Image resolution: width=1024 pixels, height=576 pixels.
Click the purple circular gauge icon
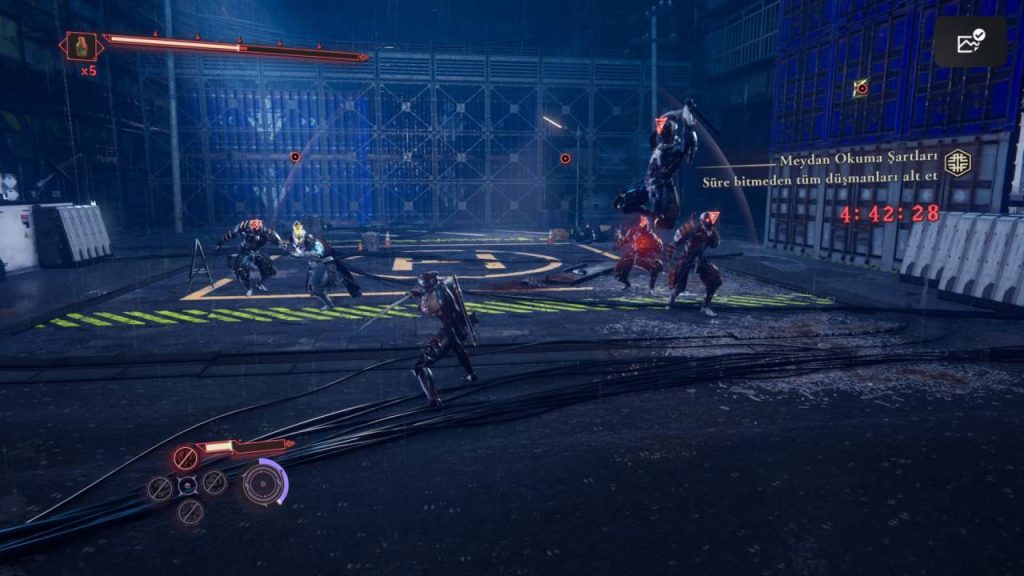tap(265, 483)
